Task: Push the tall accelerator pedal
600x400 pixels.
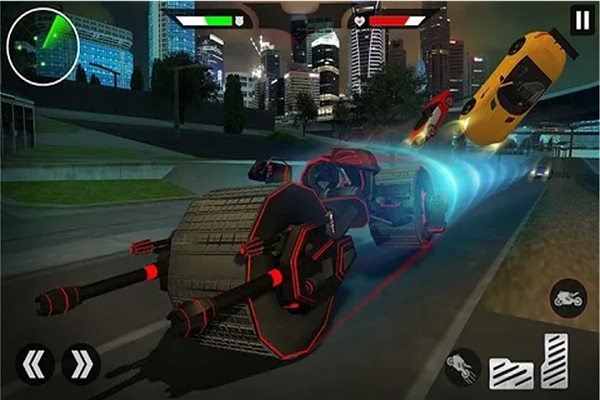Action: click(x=555, y=360)
